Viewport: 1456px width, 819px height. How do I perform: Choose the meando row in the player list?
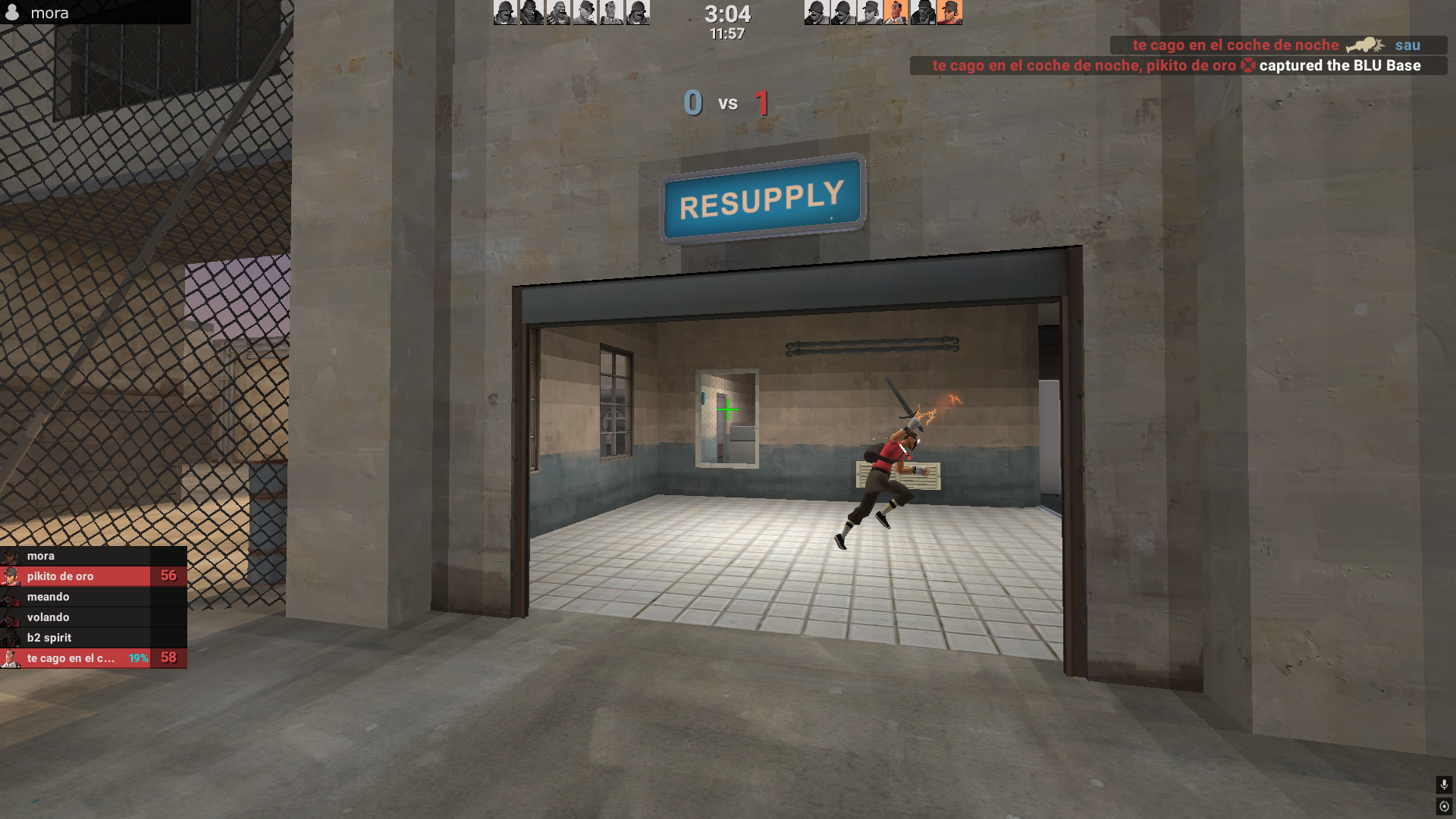point(93,597)
